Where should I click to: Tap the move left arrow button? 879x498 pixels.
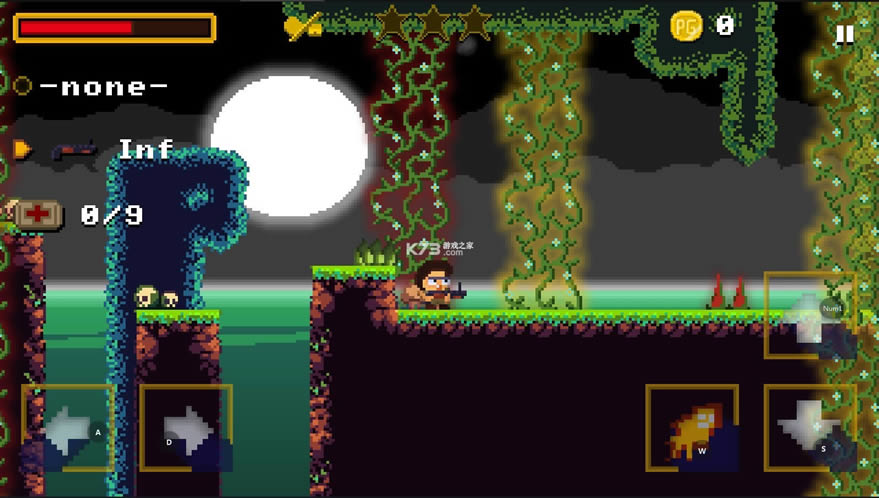(x=68, y=427)
